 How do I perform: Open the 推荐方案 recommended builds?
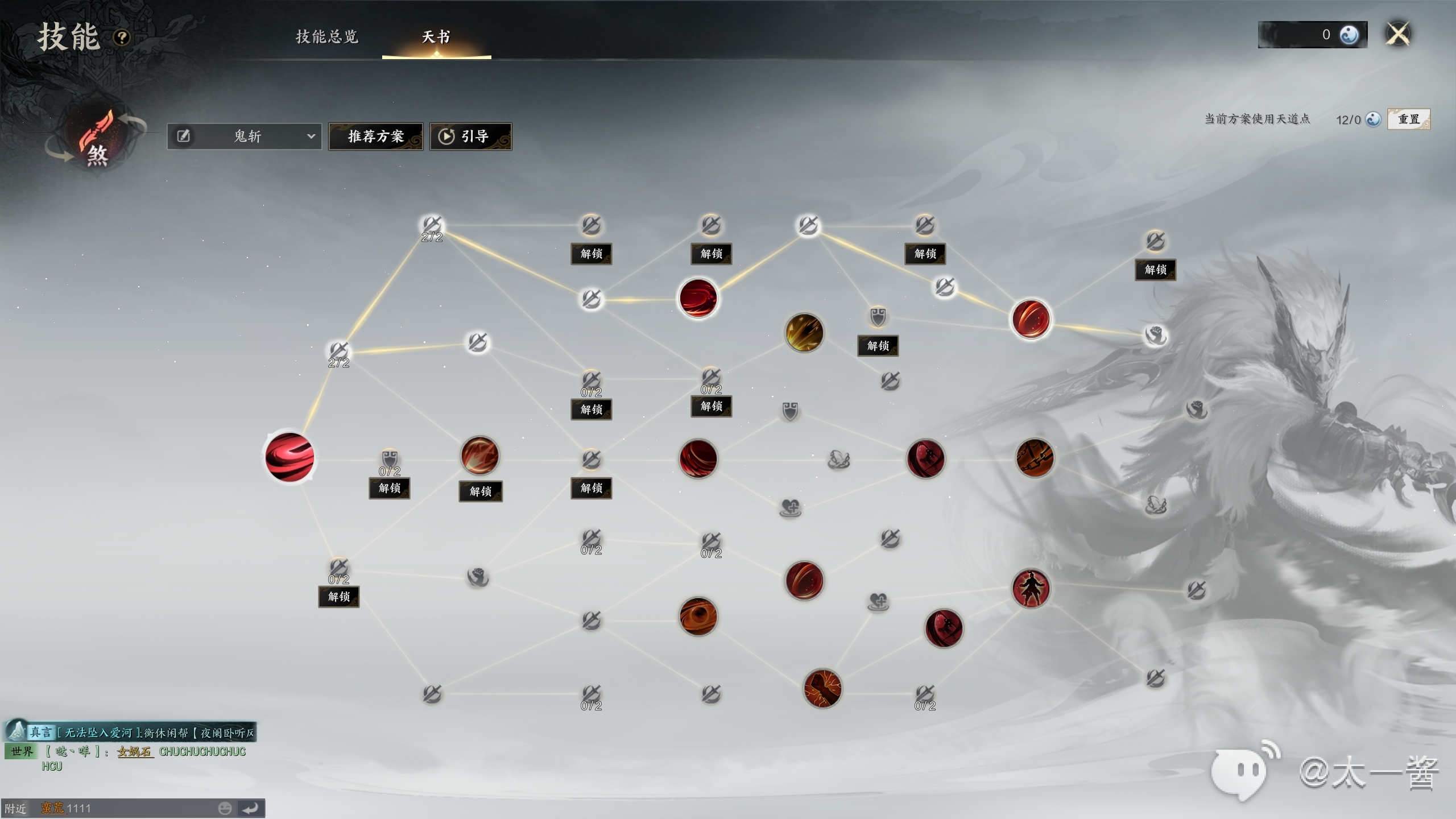click(x=375, y=136)
